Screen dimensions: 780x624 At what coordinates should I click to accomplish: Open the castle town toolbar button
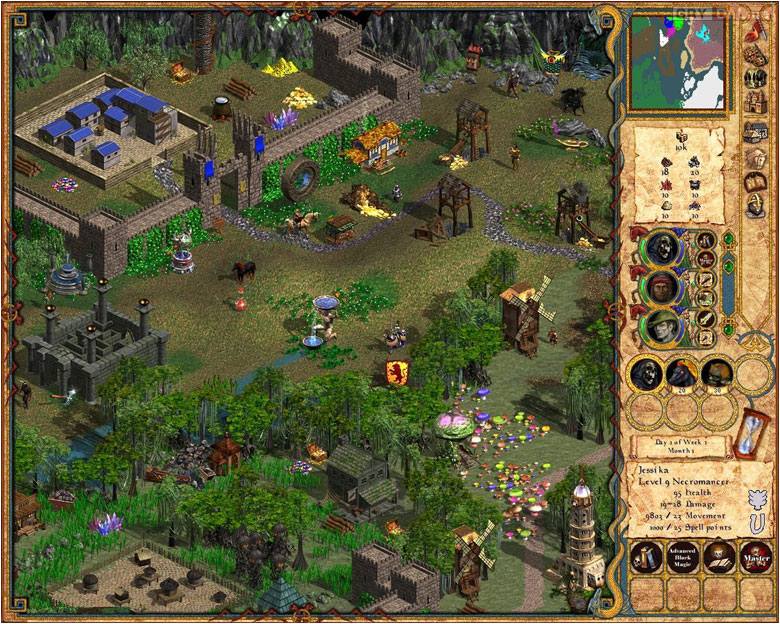point(756,104)
